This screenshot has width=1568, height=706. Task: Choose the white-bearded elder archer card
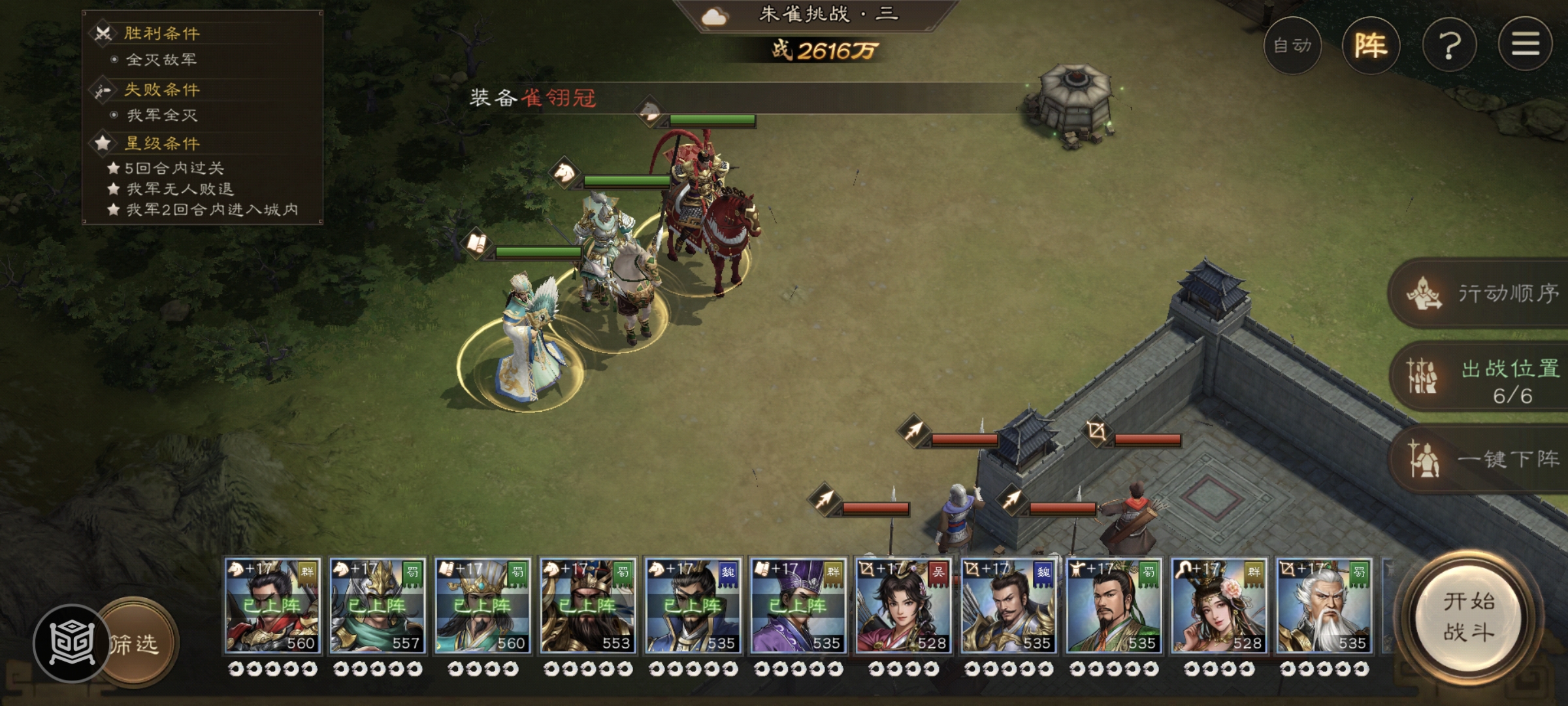click(1324, 606)
